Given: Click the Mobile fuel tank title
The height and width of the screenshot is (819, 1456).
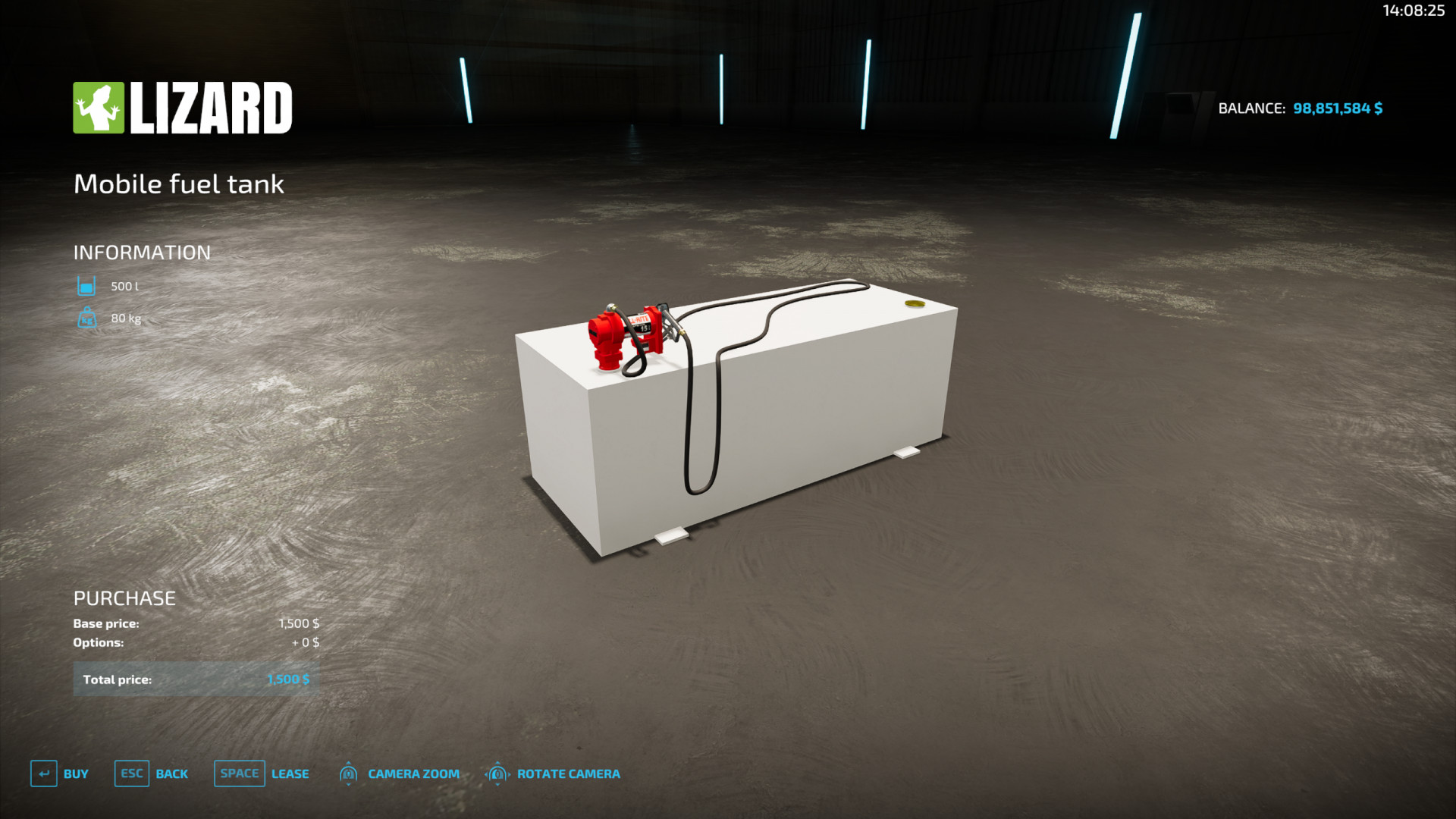Looking at the screenshot, I should pyautogui.click(x=179, y=184).
